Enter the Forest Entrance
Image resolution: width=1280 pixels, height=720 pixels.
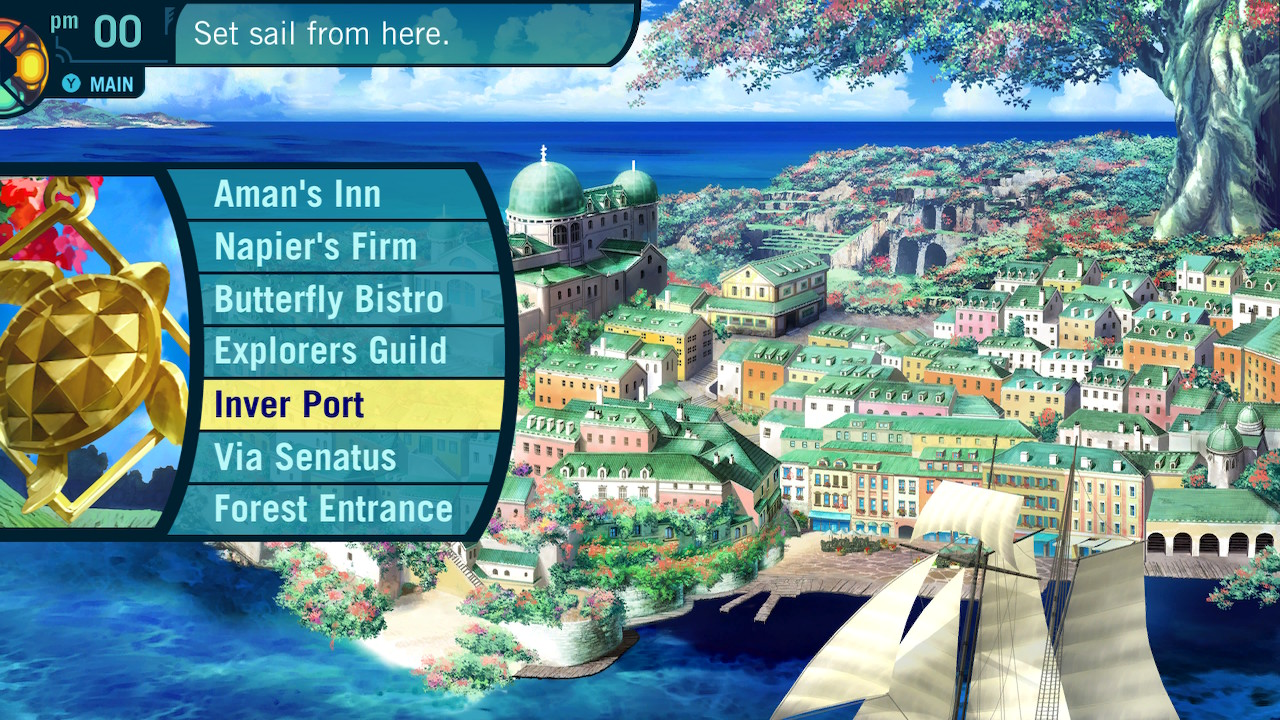pos(333,509)
